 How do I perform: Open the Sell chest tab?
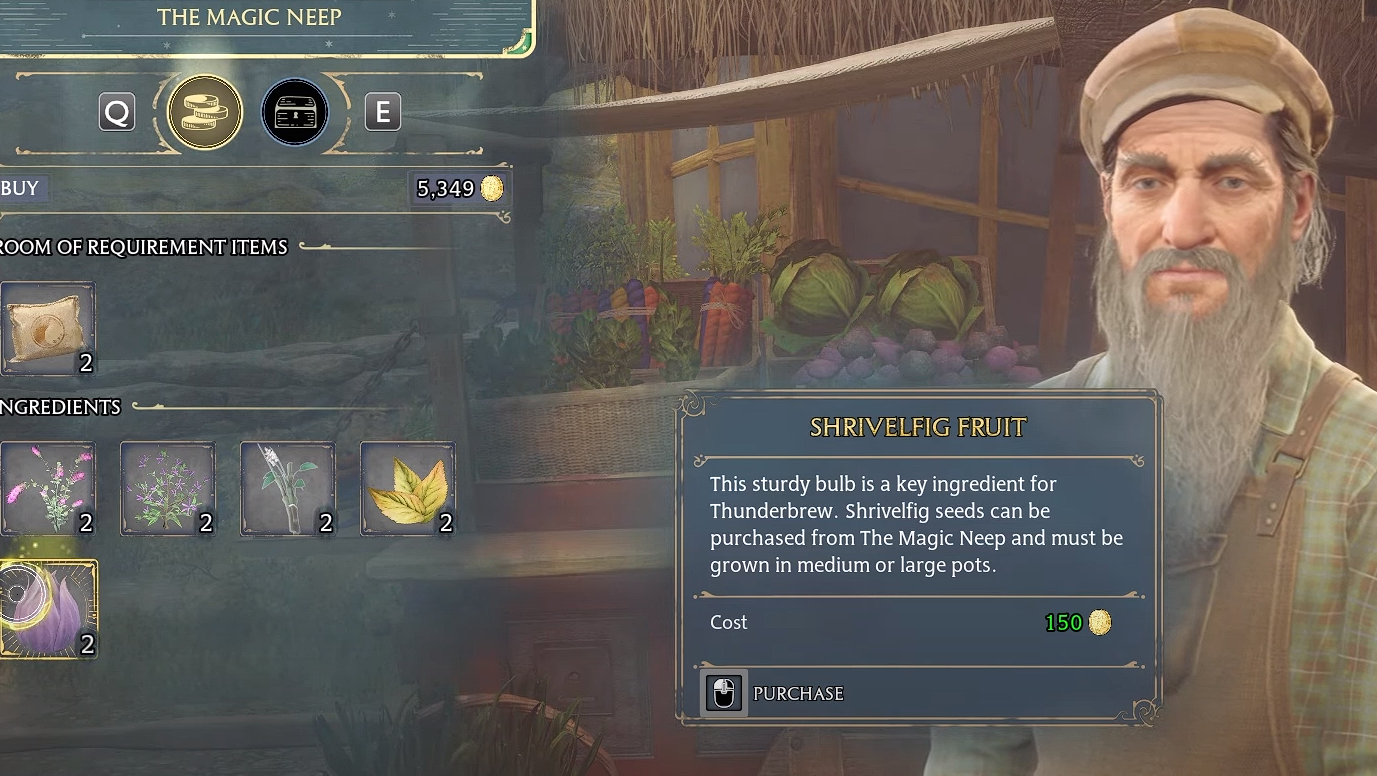(295, 112)
